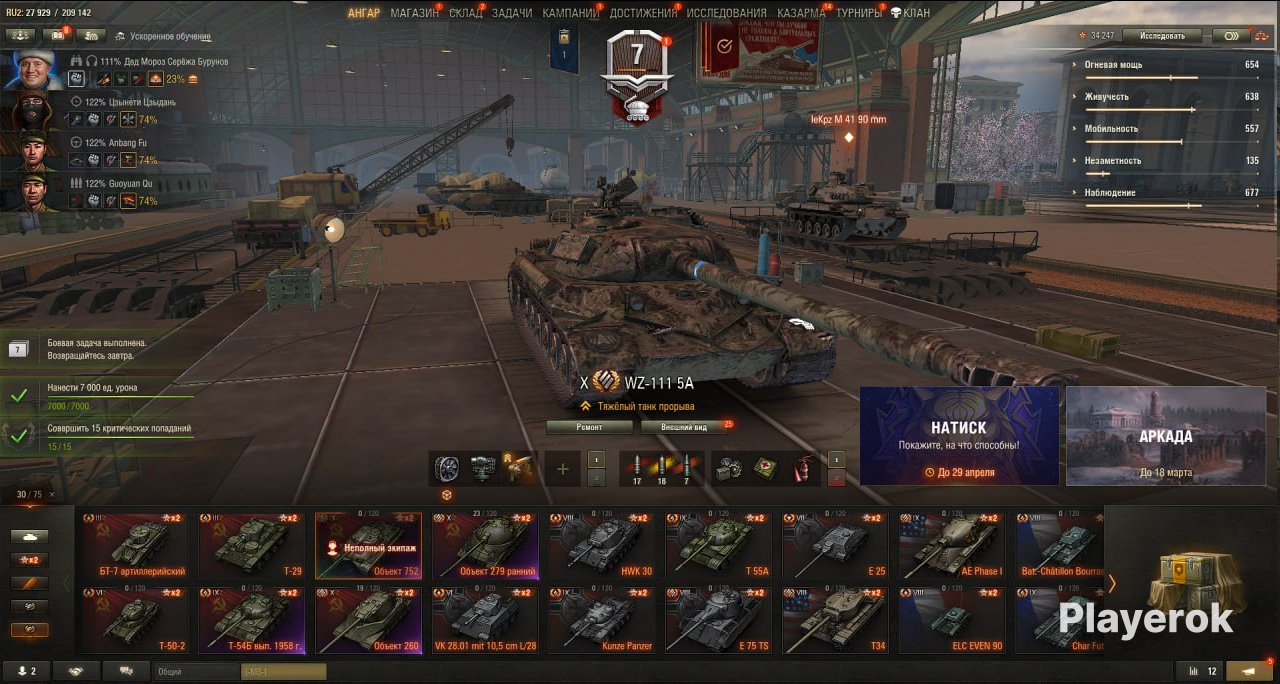Show the Достижения tab
The height and width of the screenshot is (684, 1280).
(642, 13)
